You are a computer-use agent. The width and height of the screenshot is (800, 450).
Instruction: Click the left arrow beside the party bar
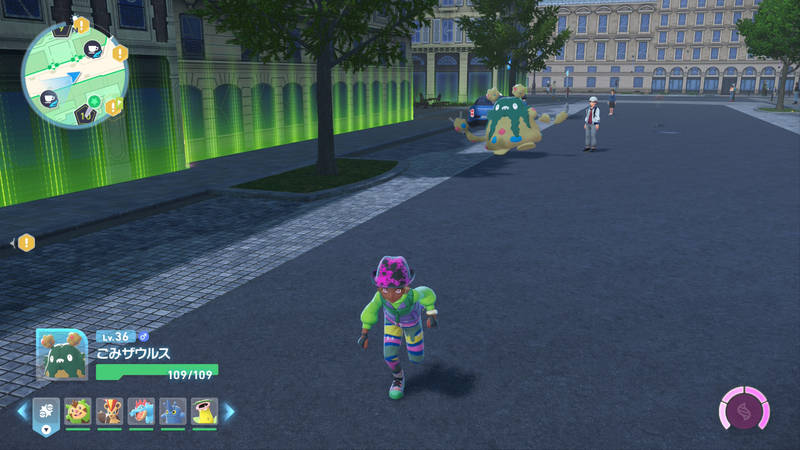coord(22,411)
